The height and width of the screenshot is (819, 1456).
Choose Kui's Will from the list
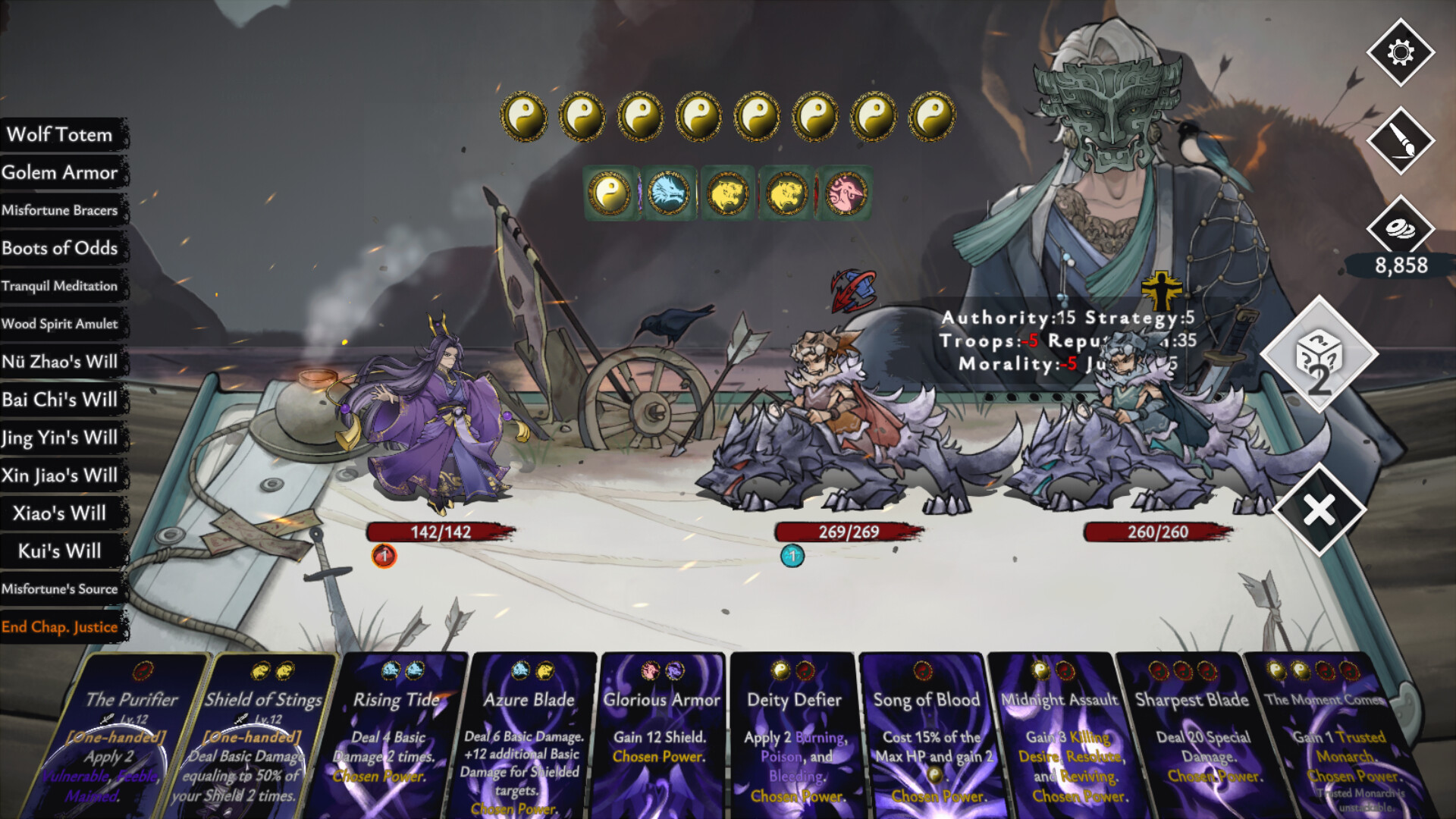(x=60, y=551)
